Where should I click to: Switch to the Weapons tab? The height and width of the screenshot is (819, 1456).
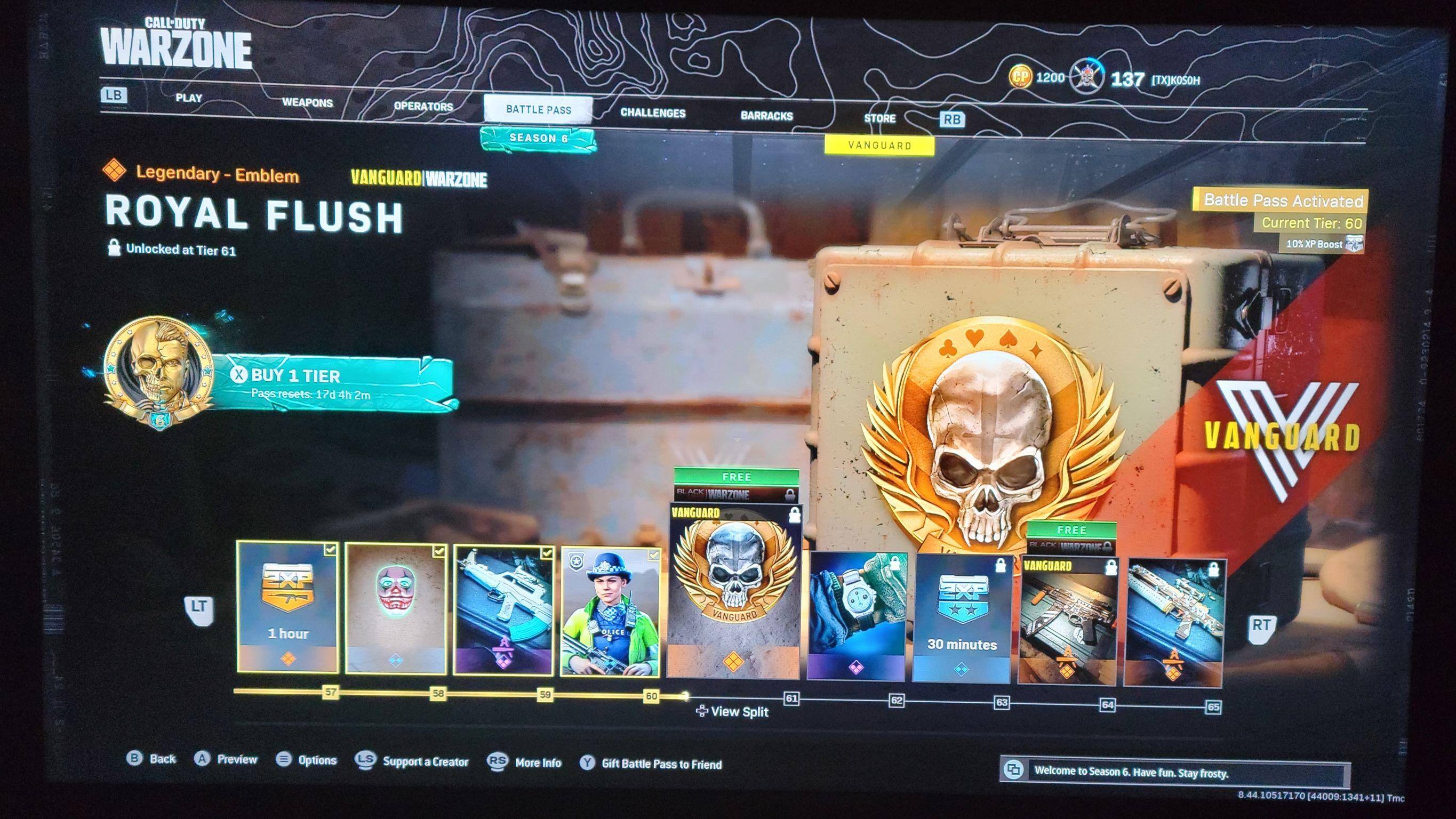[308, 103]
